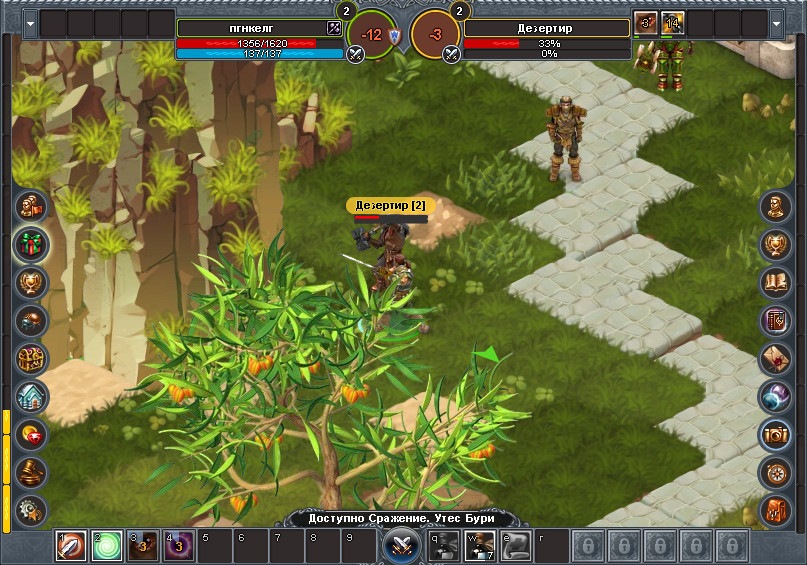Open the red gem shop icon
The image size is (807, 565).
pyautogui.click(x=32, y=434)
